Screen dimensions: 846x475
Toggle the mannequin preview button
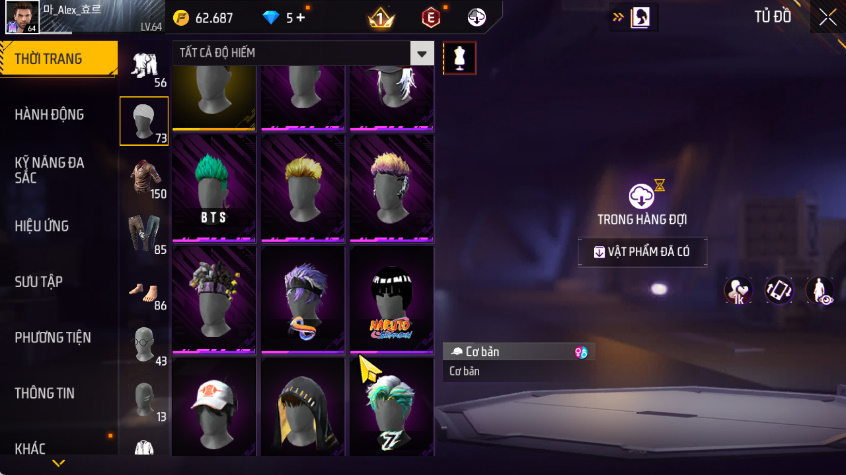click(x=459, y=57)
